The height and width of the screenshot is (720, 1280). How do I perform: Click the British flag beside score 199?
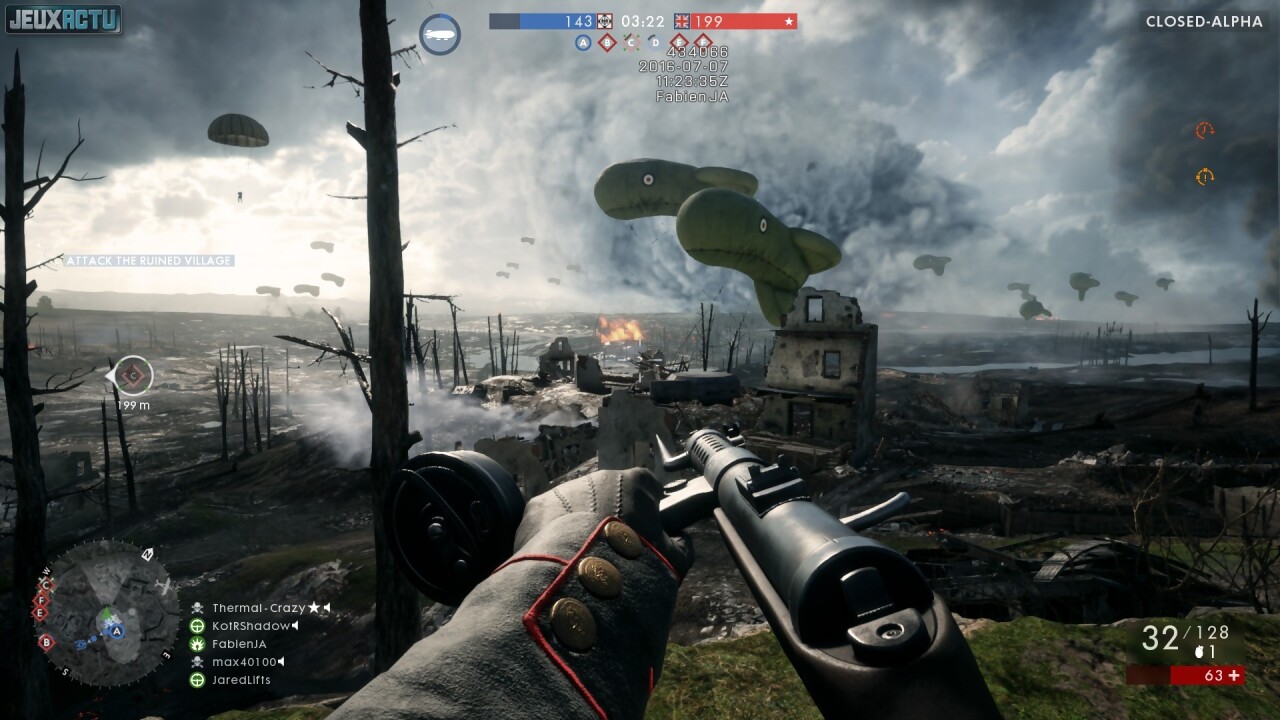coord(682,21)
